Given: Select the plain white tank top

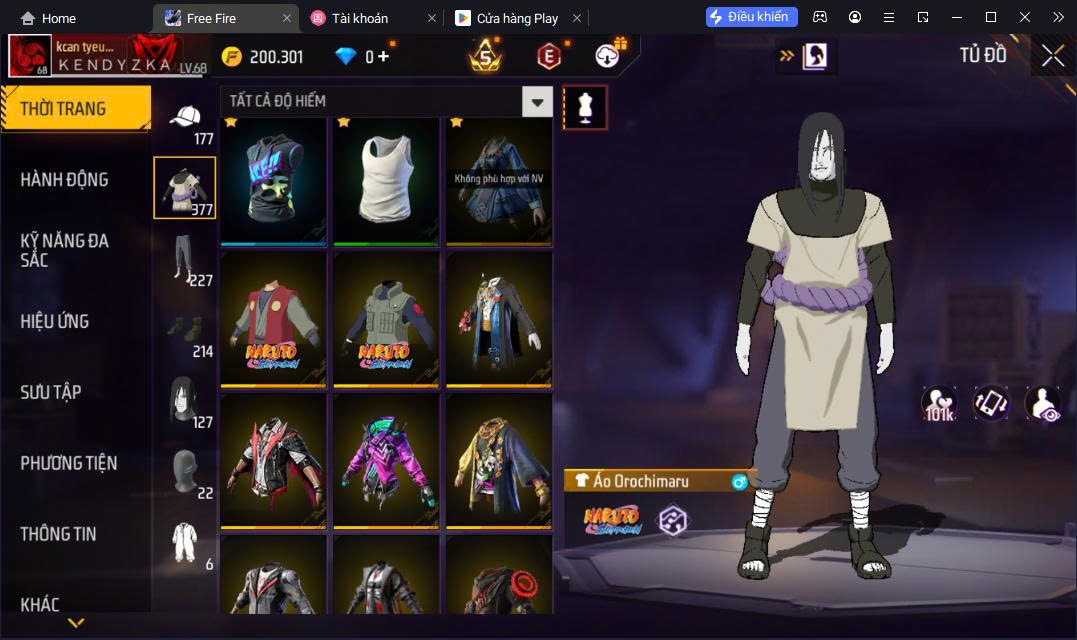Looking at the screenshot, I should (386, 180).
